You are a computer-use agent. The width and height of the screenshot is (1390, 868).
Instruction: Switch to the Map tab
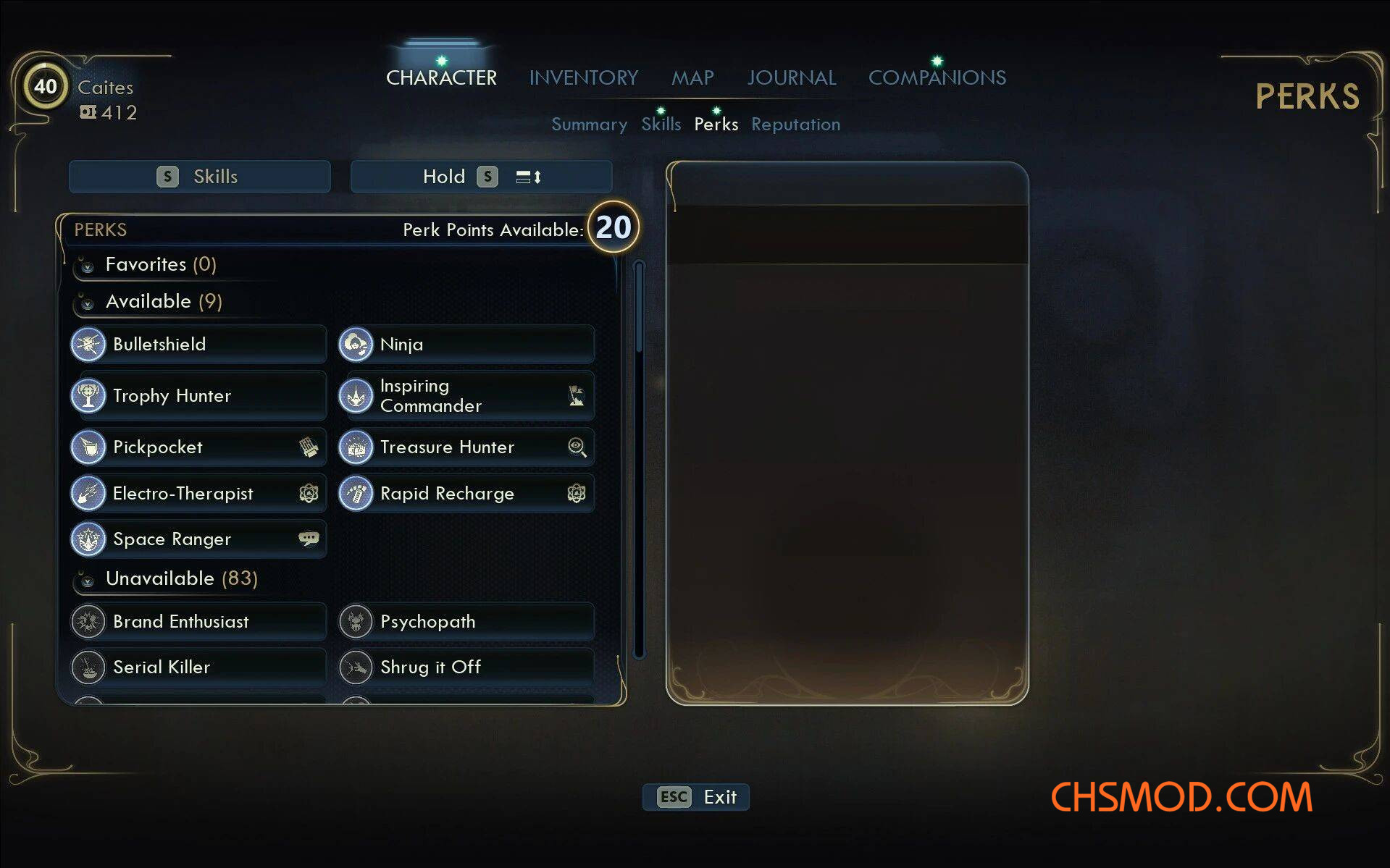(692, 77)
